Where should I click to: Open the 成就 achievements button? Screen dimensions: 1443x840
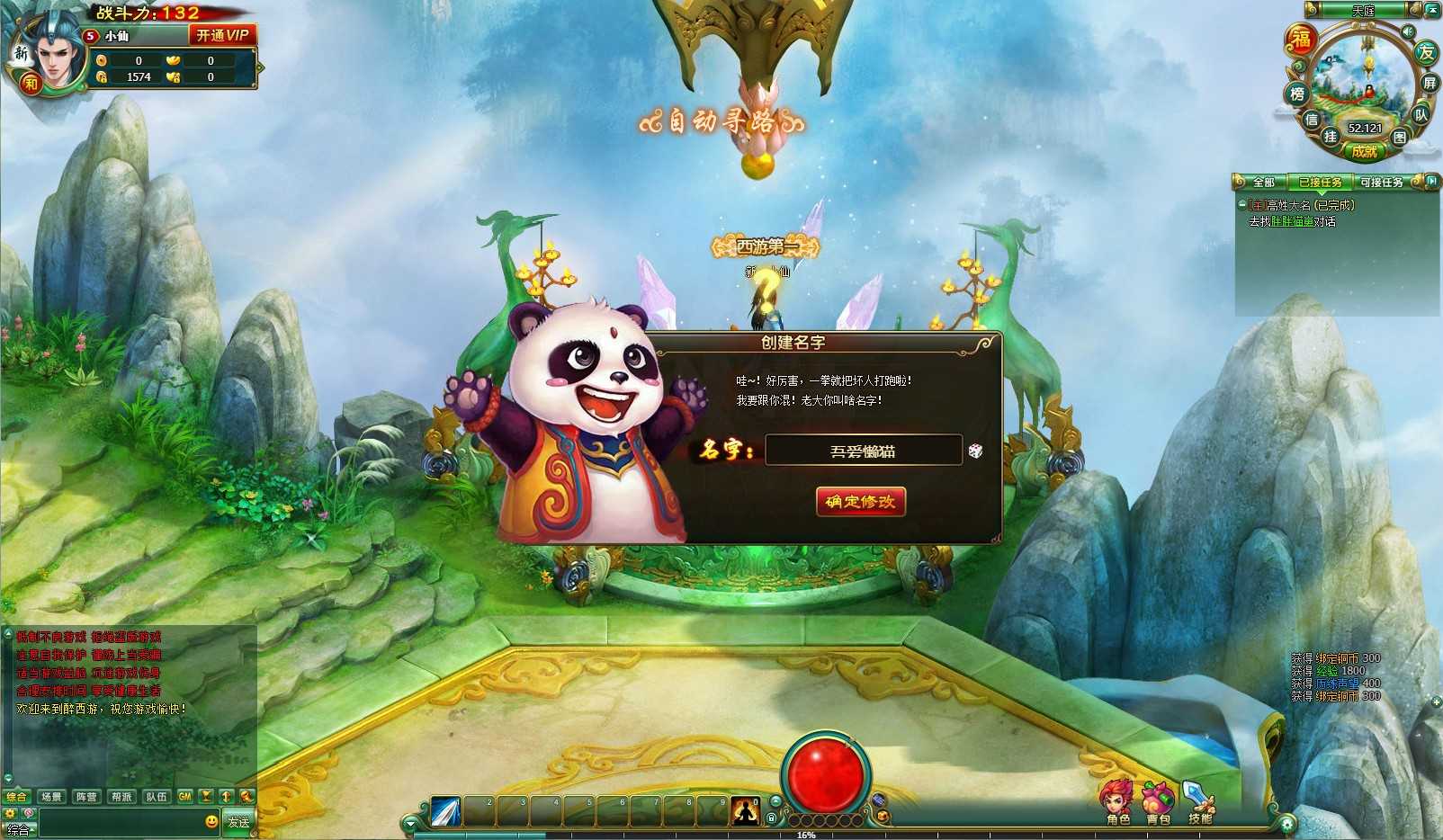pos(1364,152)
